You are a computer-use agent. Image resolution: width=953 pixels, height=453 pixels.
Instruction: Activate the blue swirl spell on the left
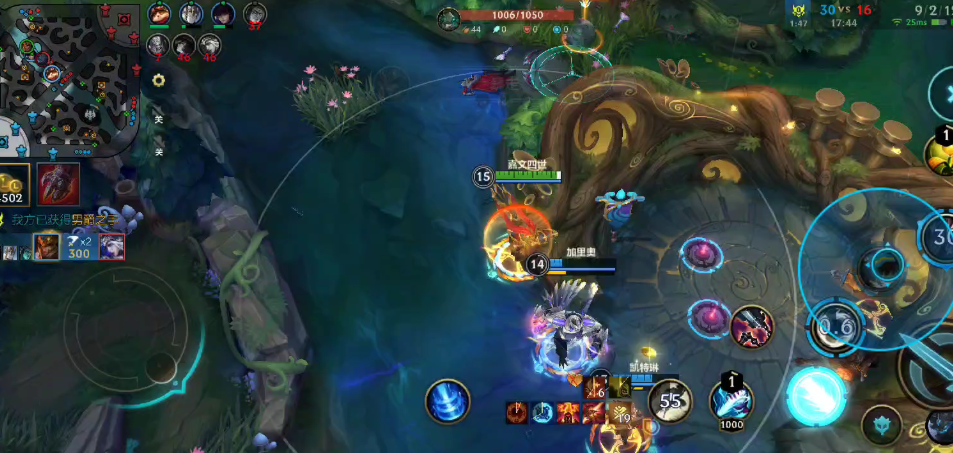(447, 401)
